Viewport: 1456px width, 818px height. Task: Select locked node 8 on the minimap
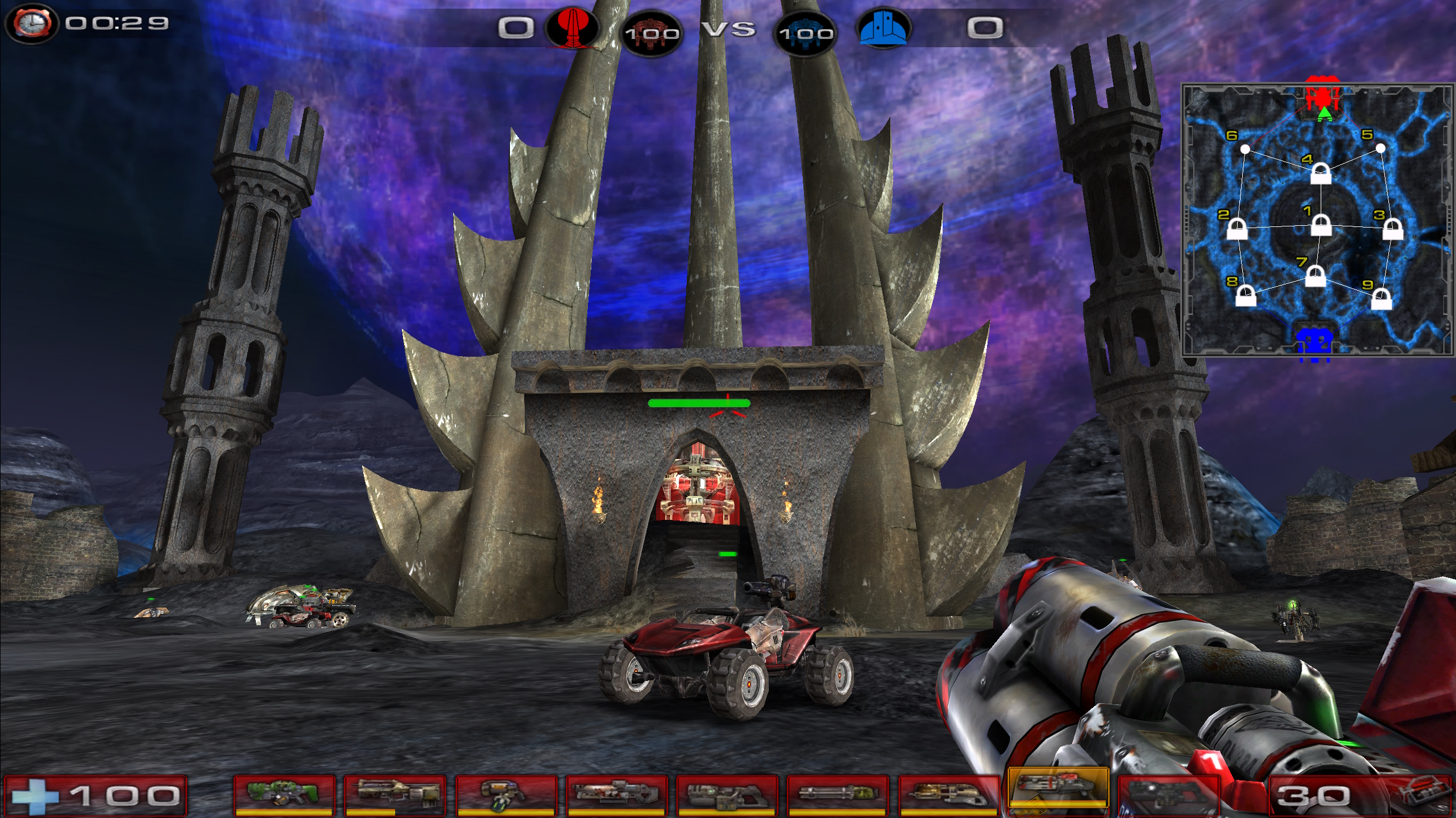[1246, 296]
